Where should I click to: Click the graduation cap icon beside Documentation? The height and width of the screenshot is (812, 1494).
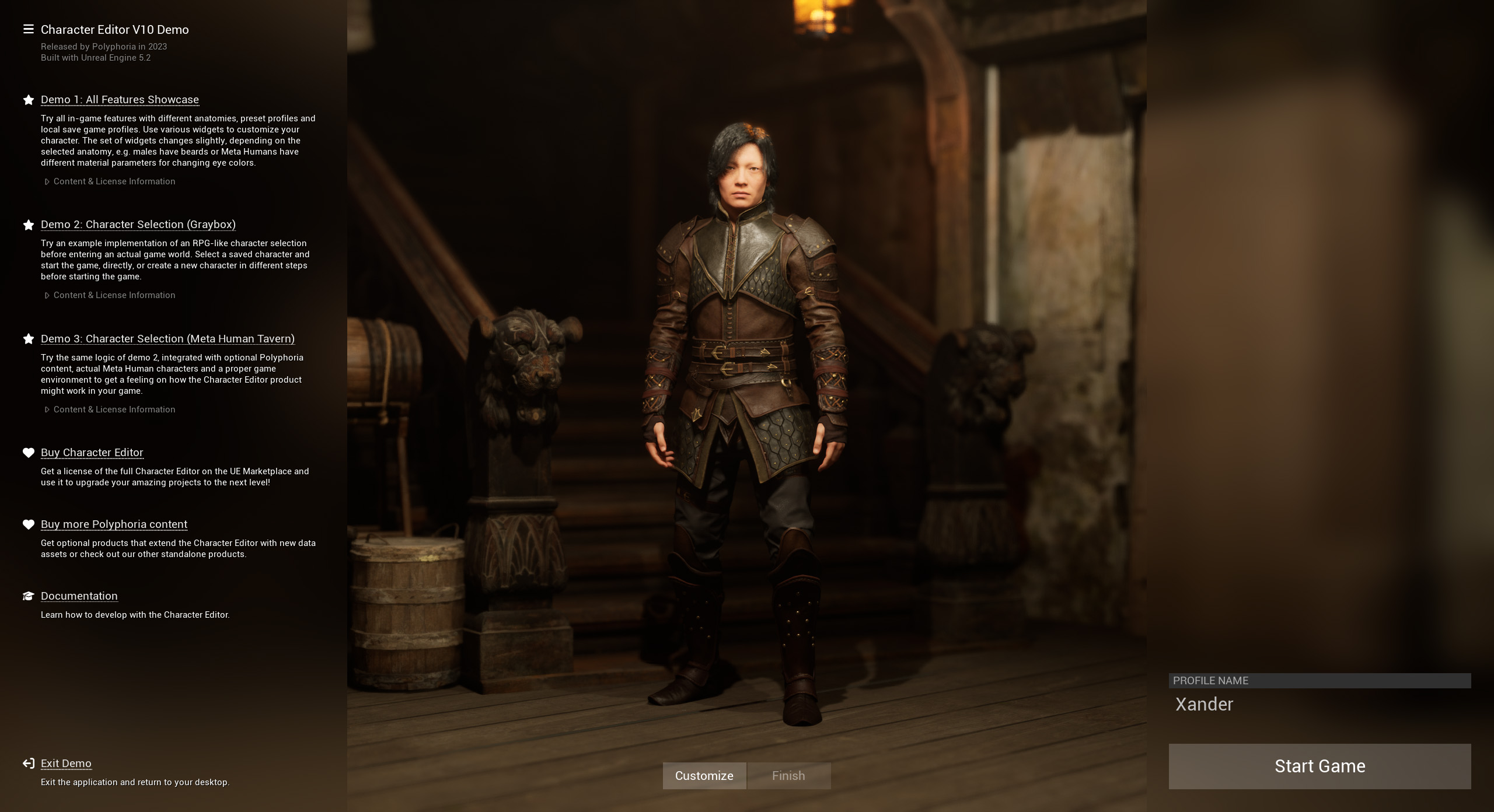[x=28, y=595]
